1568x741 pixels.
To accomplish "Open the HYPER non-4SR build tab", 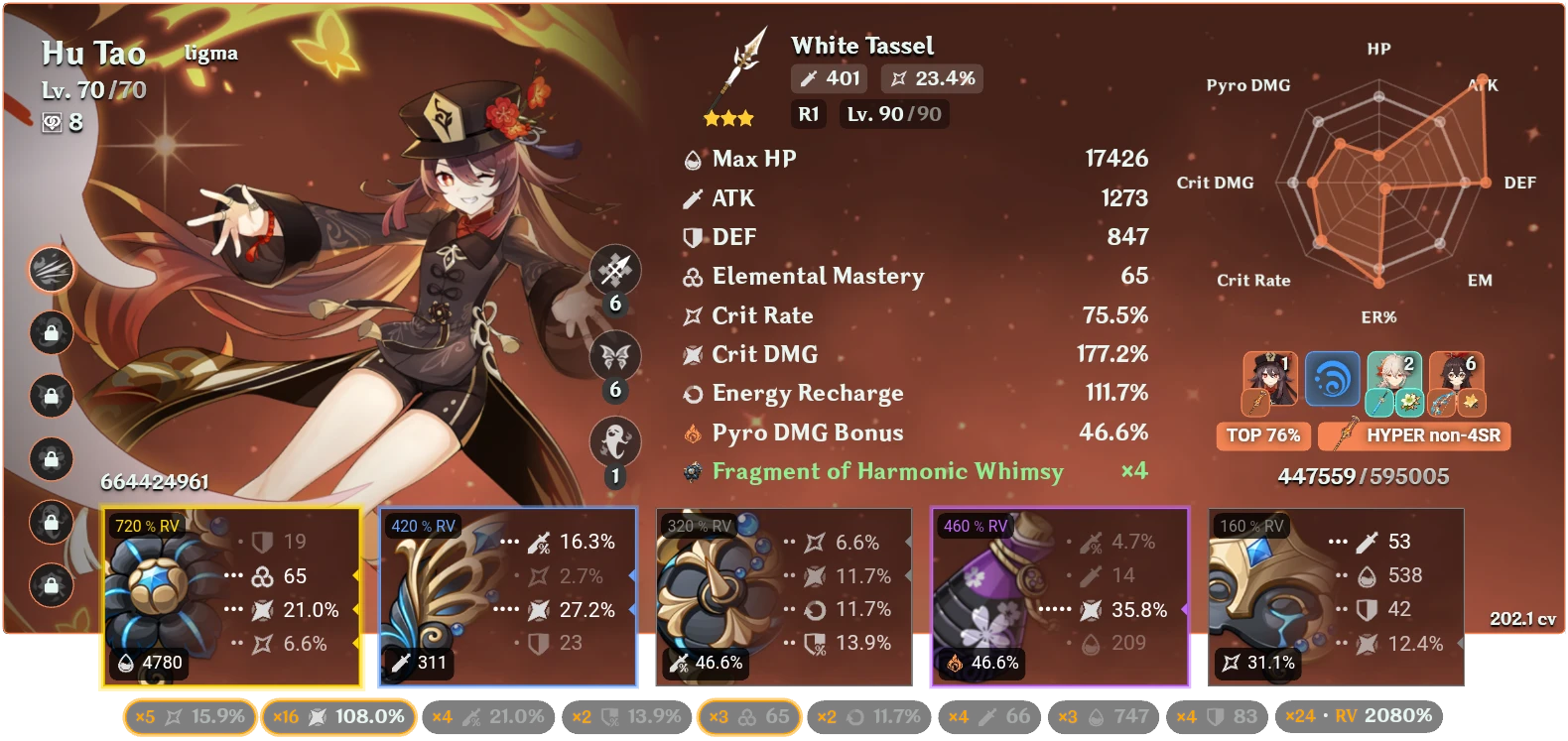I will (1413, 436).
